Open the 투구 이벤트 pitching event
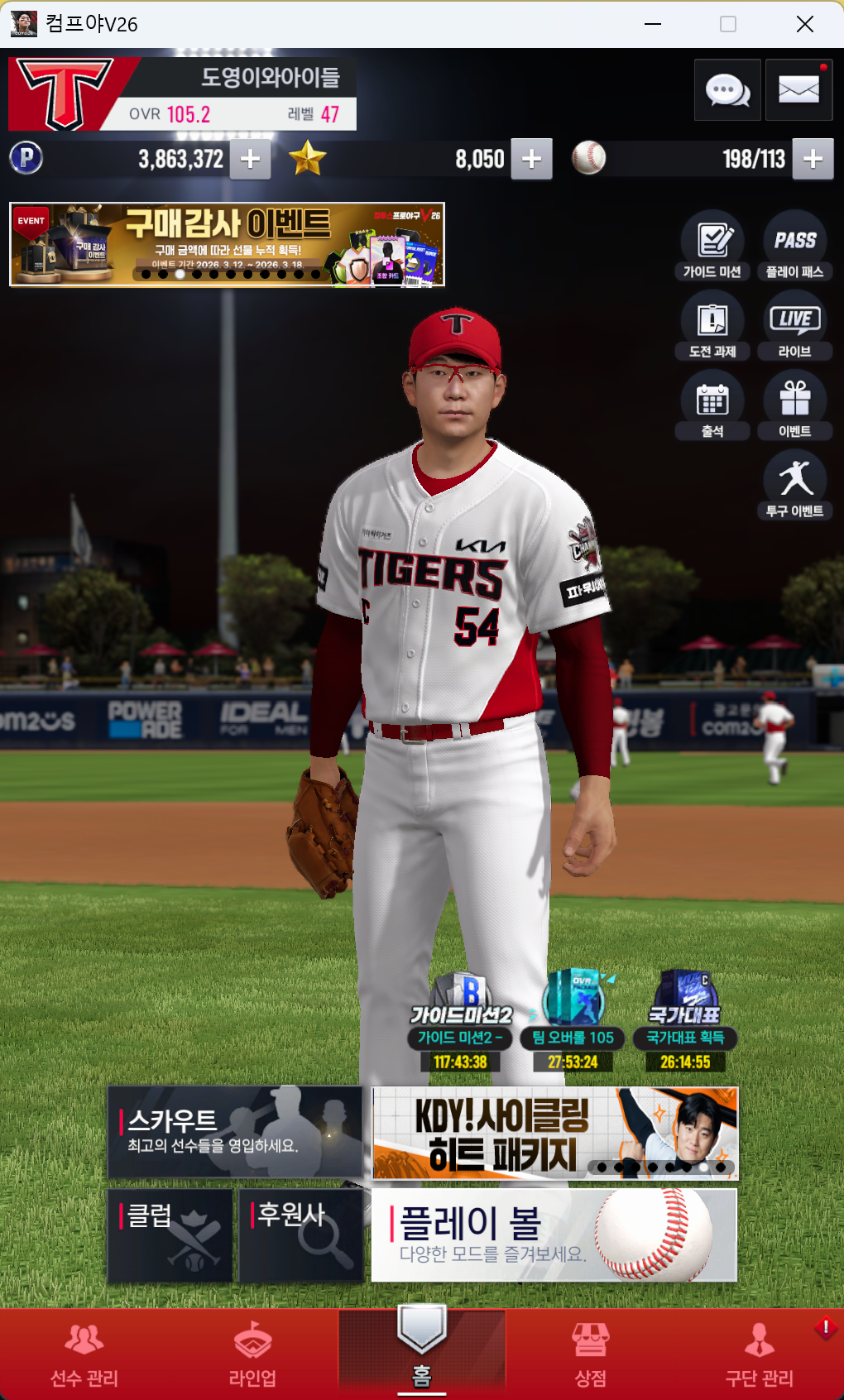 pos(795,486)
